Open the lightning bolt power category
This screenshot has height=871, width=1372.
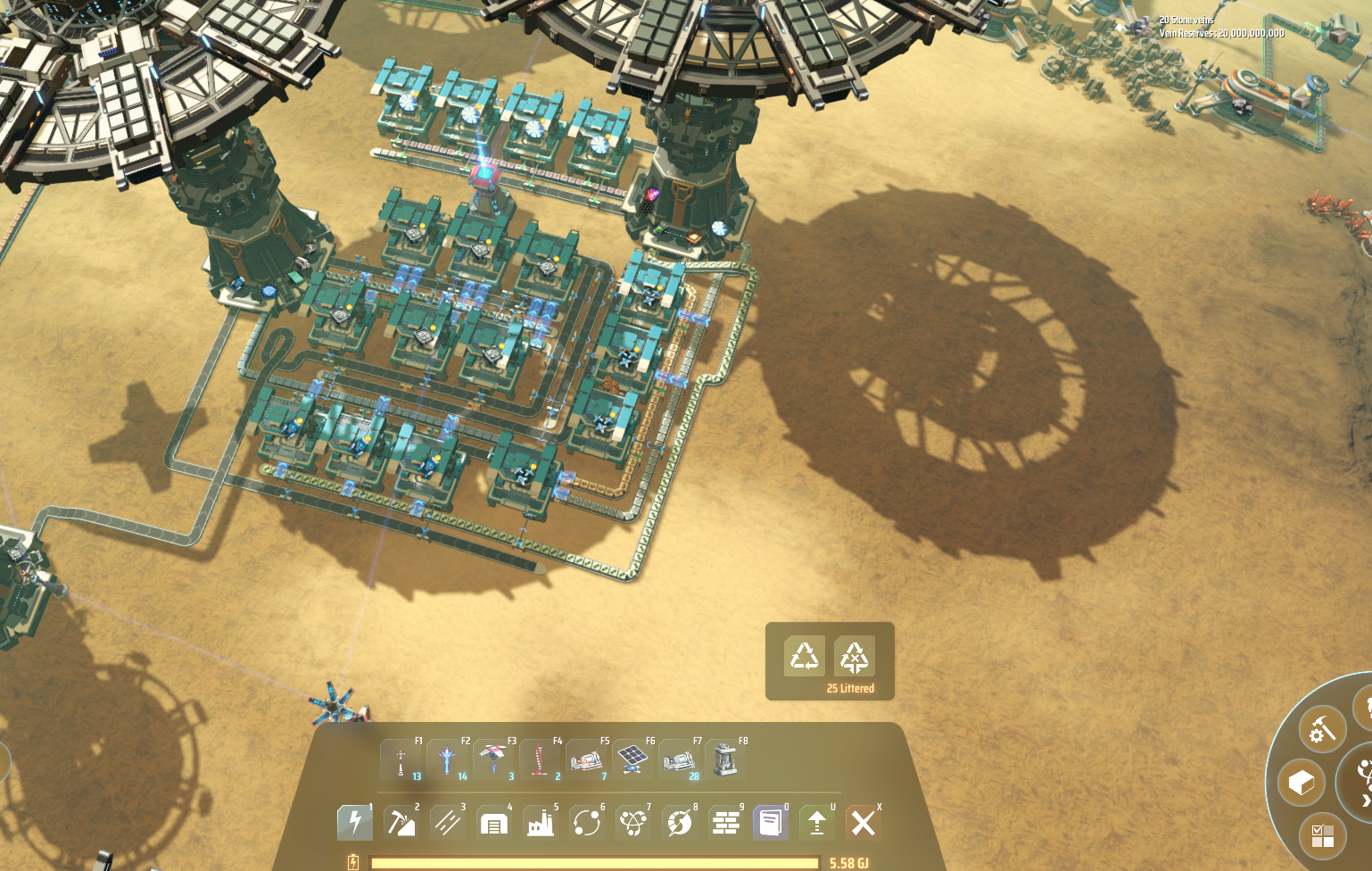tap(355, 822)
